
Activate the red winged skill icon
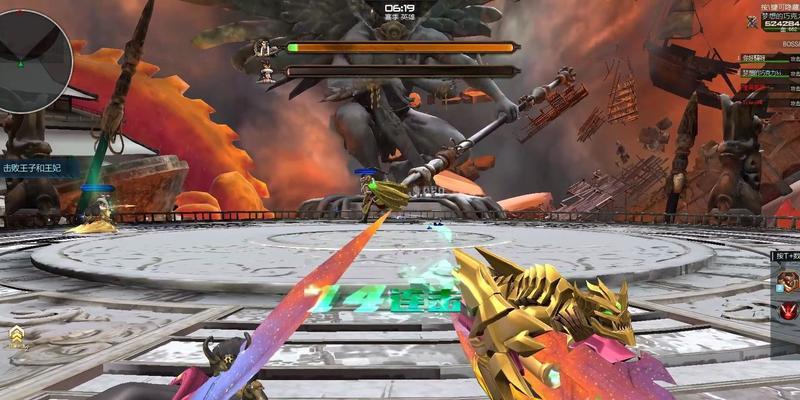788,313
